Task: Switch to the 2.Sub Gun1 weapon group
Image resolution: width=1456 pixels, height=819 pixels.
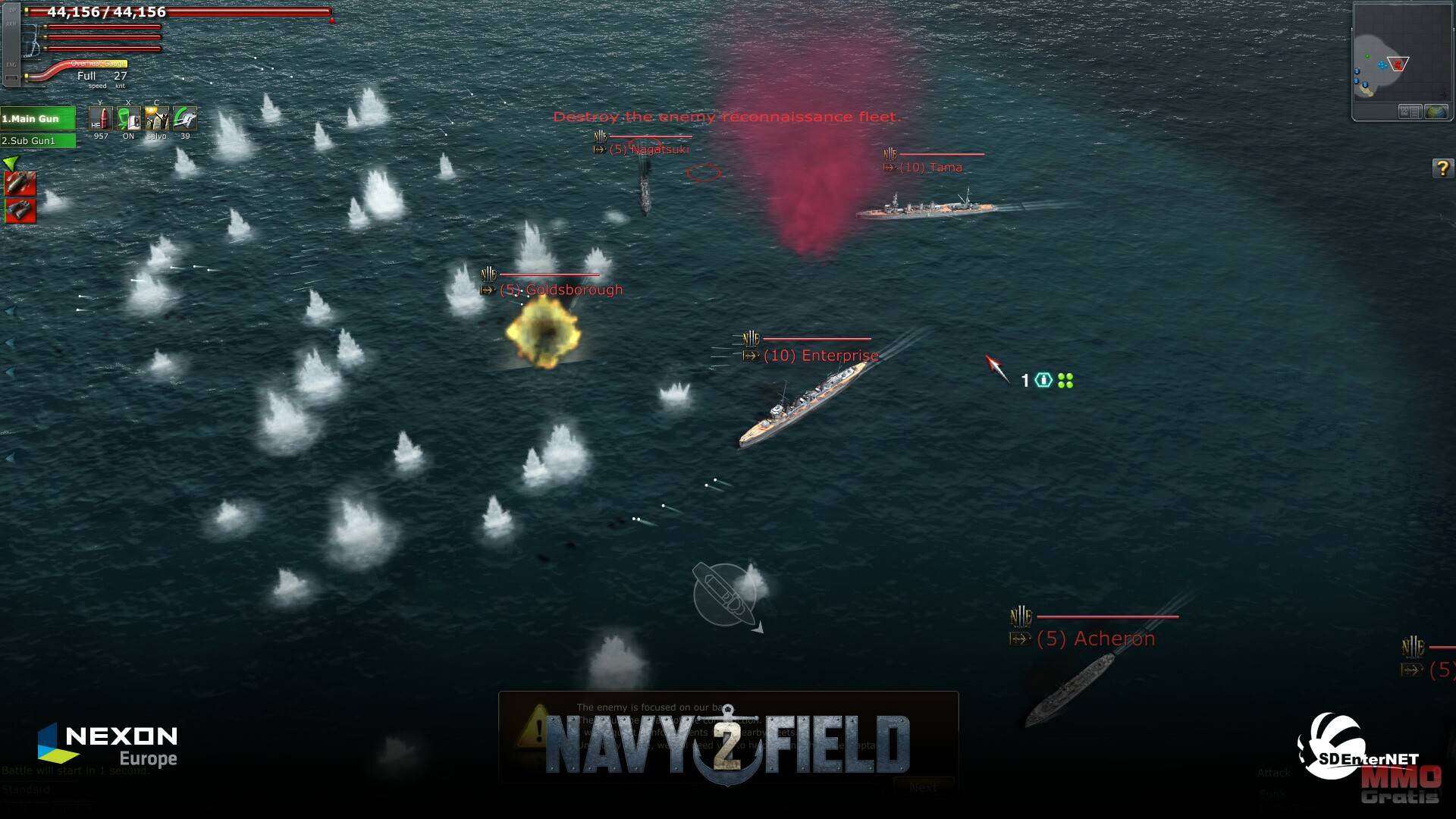Action: coord(38,140)
